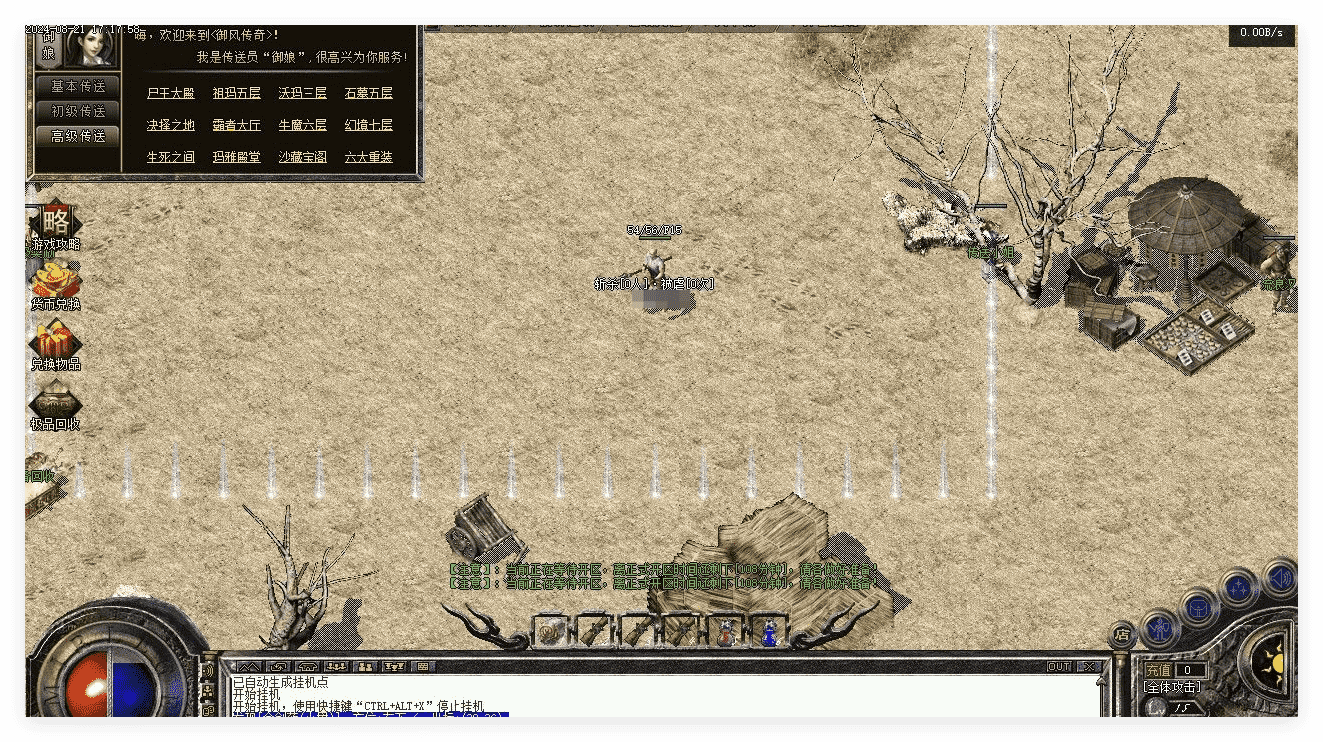Screen dimensions: 1323x742
Task: Use the blue potion in the hotbar
Action: pyautogui.click(x=769, y=632)
